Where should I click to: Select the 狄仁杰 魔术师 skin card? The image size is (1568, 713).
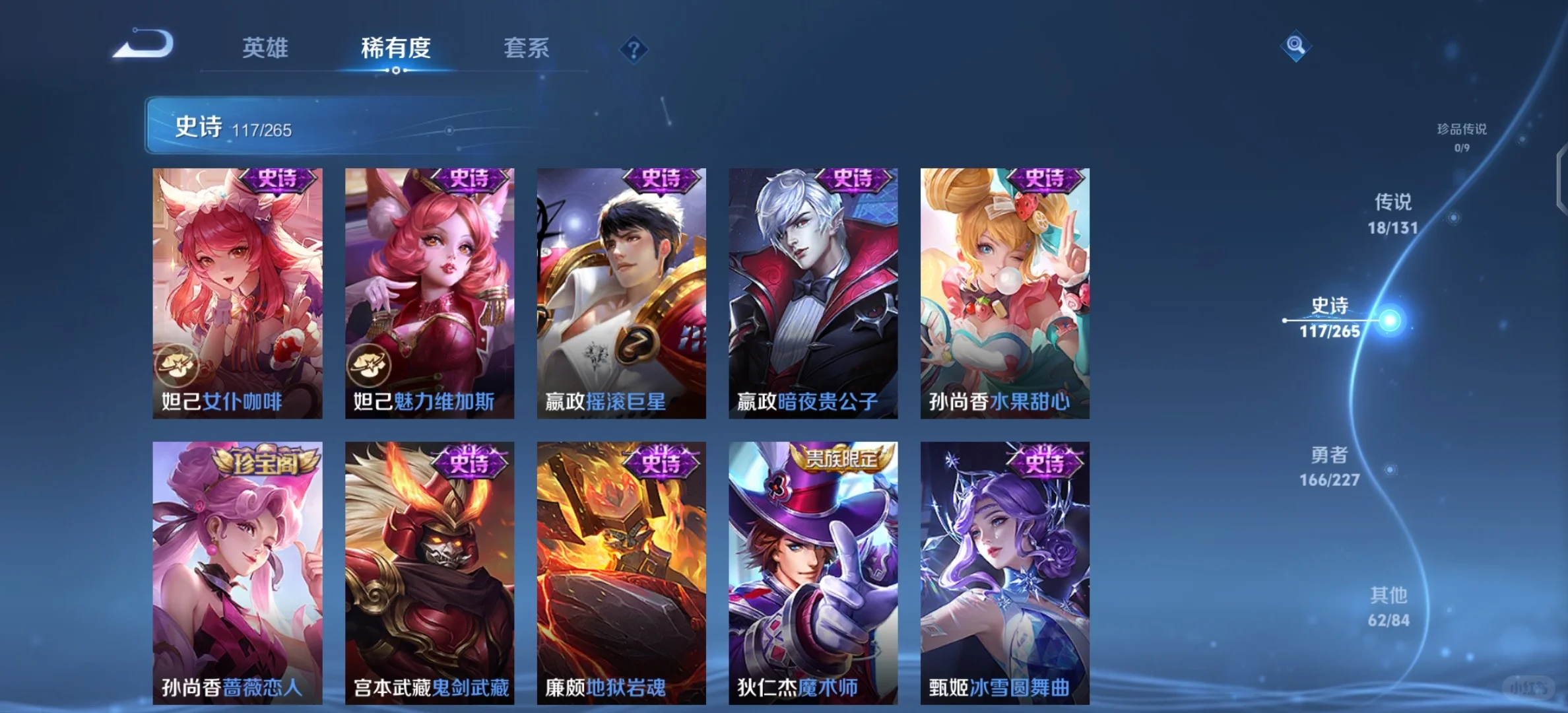tap(813, 572)
